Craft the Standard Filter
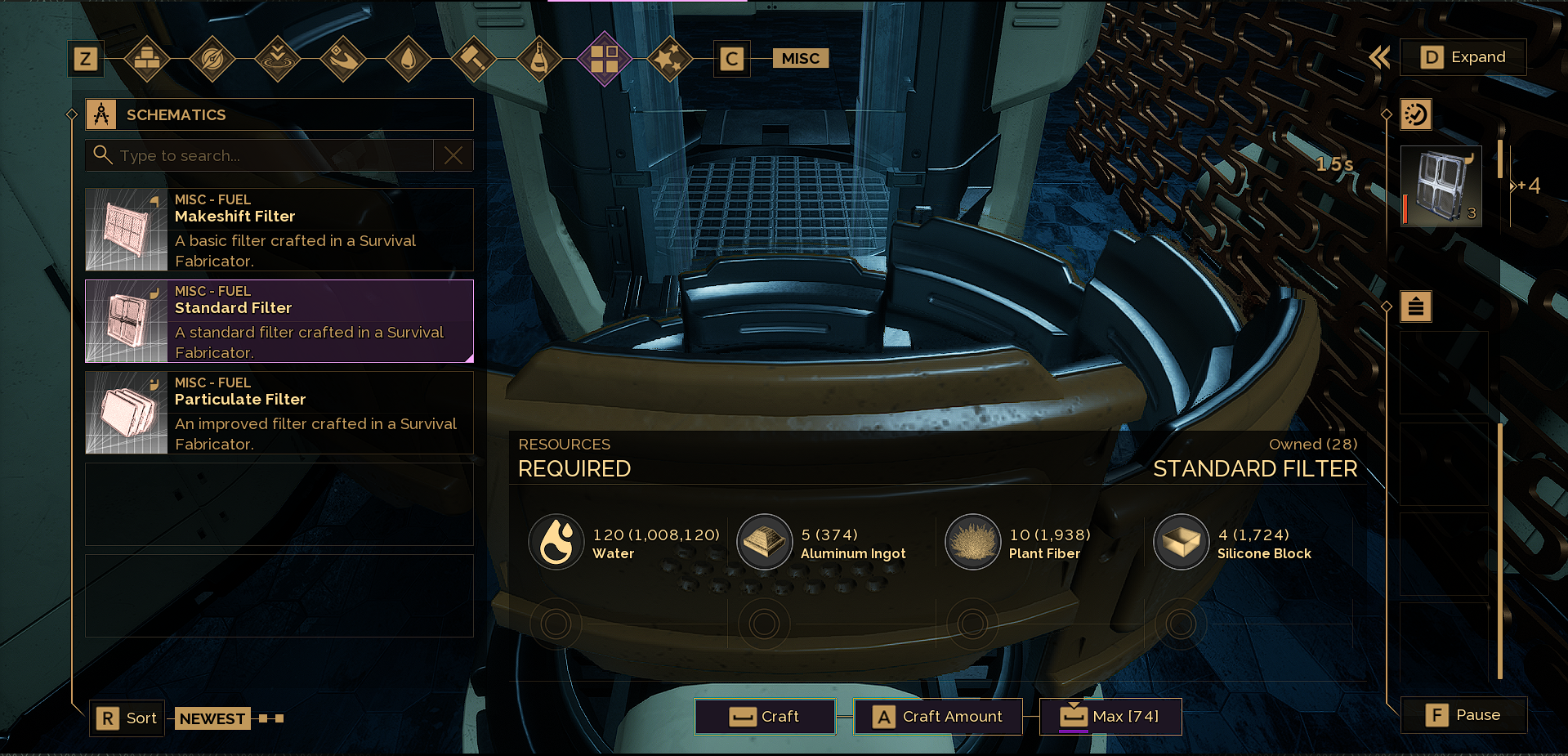The image size is (1568, 756). pyautogui.click(x=765, y=717)
